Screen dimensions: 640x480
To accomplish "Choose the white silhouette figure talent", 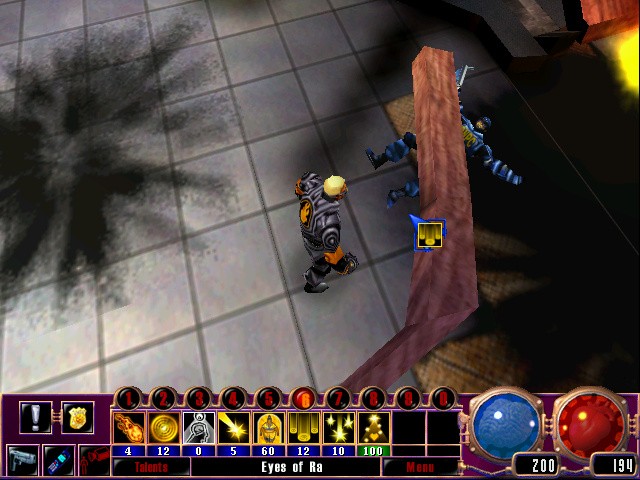I will 199,428.
